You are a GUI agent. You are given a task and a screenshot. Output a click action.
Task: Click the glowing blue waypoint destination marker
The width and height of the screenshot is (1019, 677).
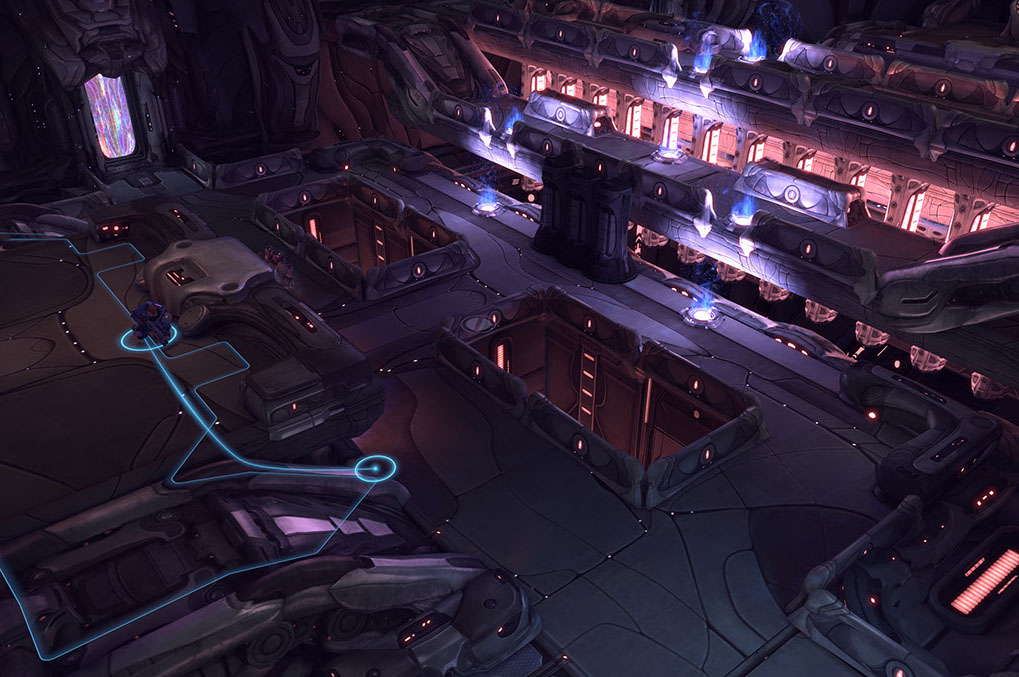pyautogui.click(x=375, y=467)
